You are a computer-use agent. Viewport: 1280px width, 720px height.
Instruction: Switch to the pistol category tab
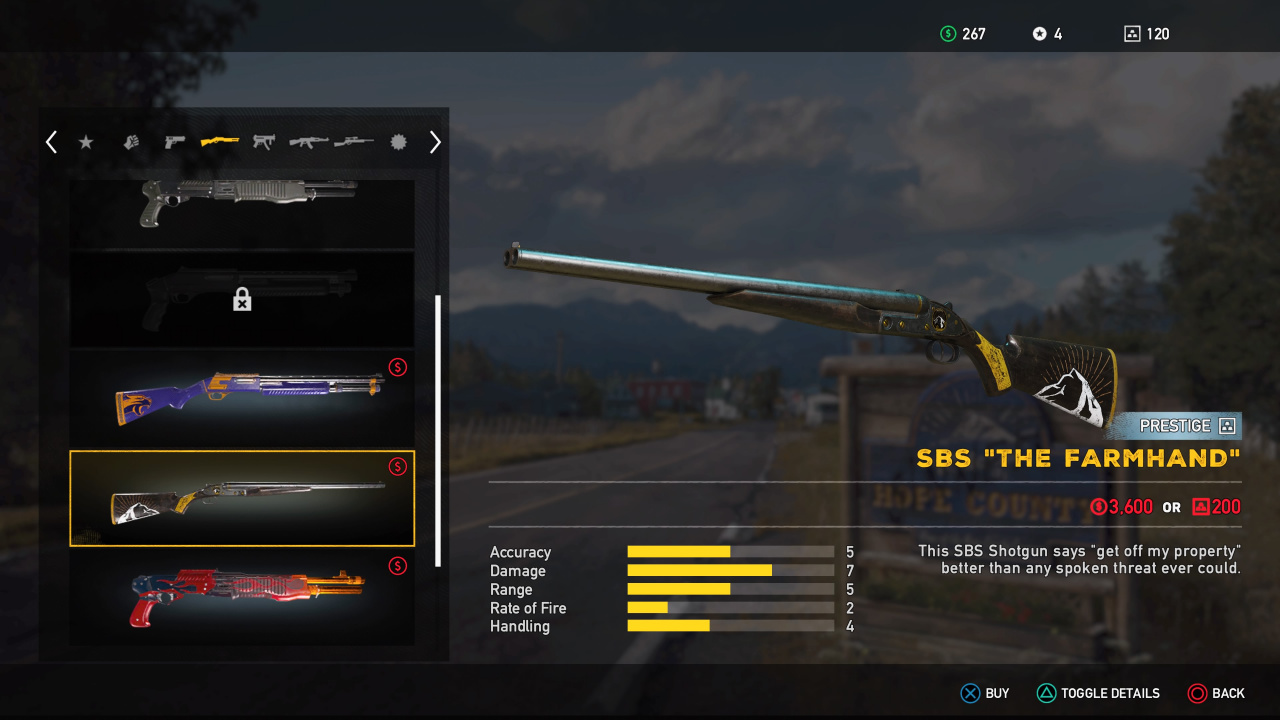point(175,143)
